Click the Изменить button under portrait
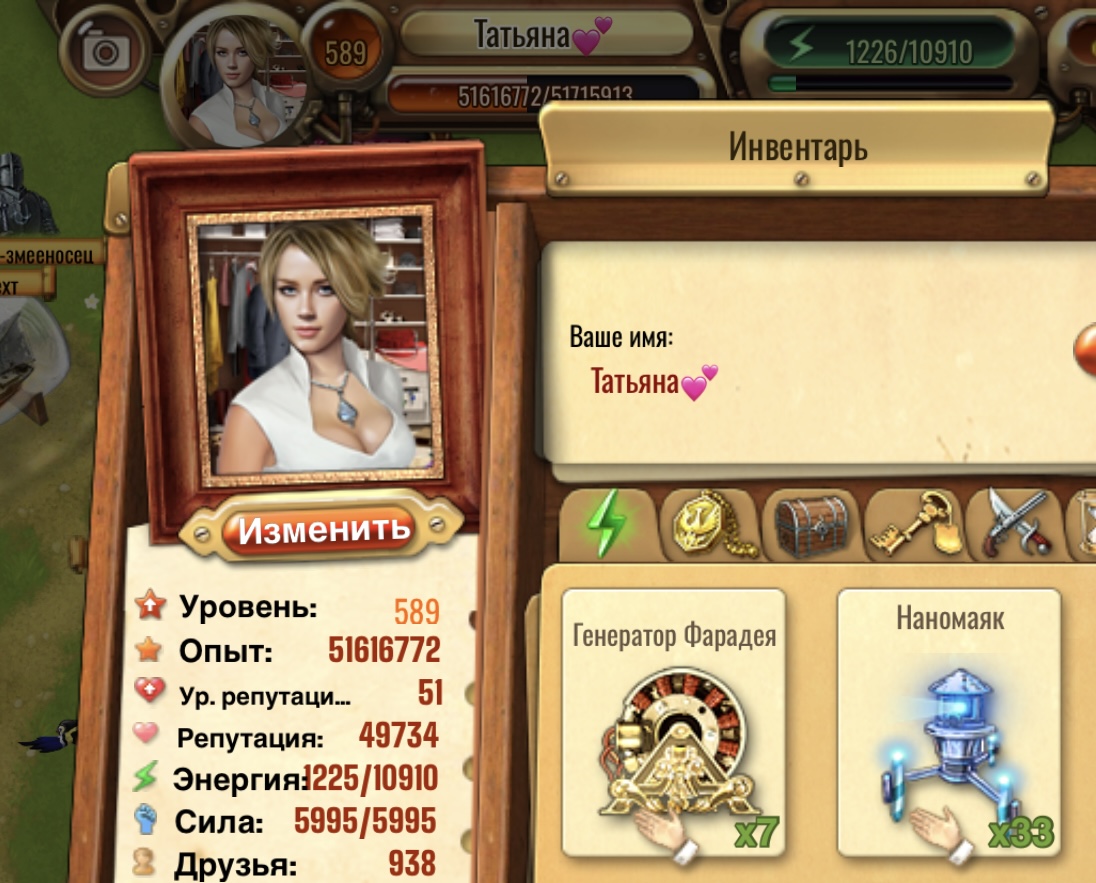The height and width of the screenshot is (883, 1096). [x=324, y=528]
